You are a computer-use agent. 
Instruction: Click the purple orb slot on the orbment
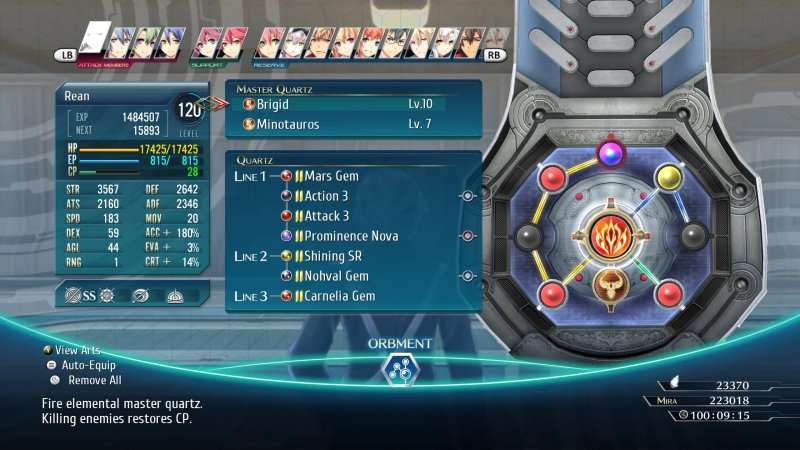pyautogui.click(x=608, y=153)
